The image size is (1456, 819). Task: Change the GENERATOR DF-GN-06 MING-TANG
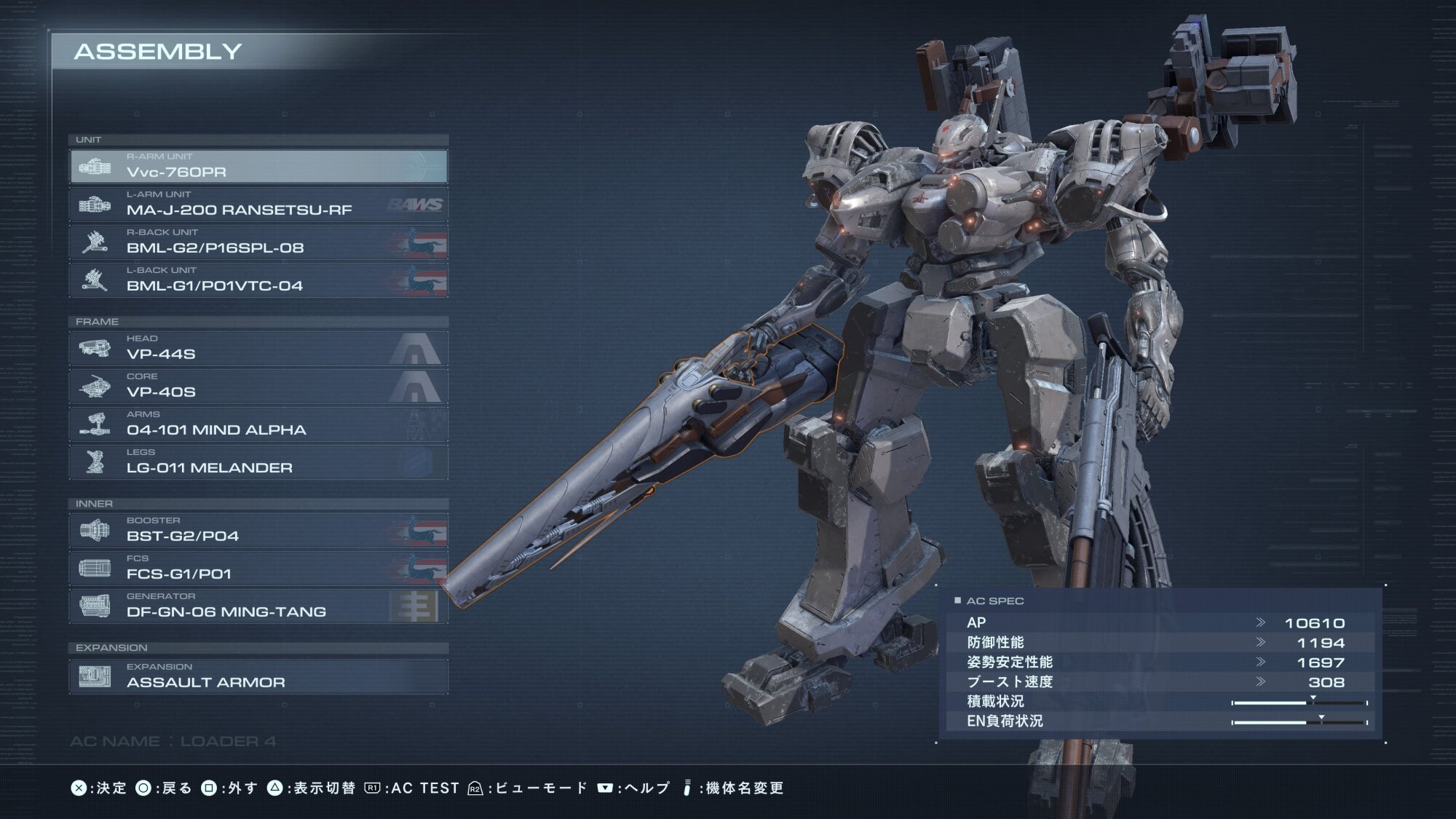click(x=258, y=606)
